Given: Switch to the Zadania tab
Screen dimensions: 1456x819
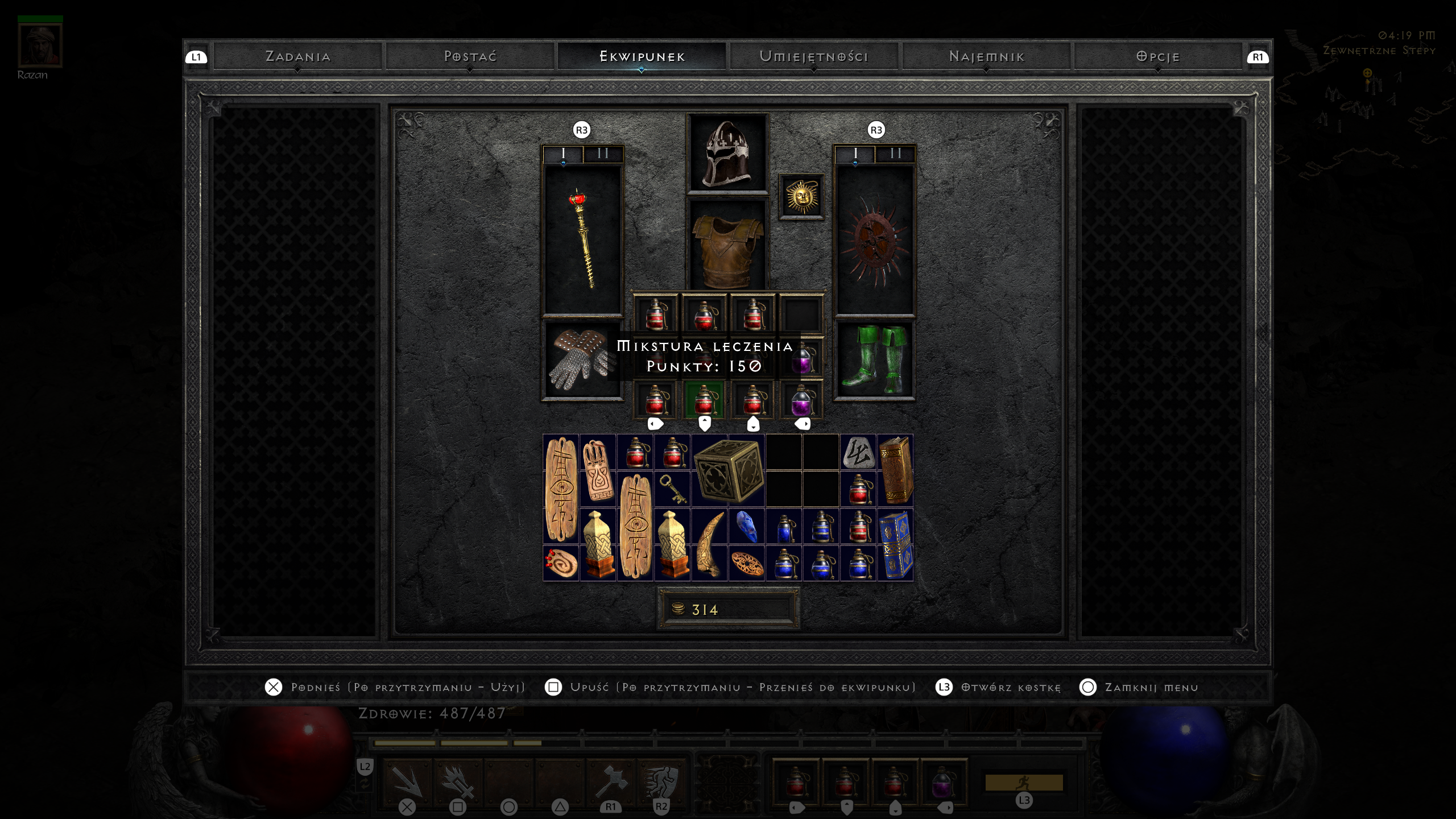Looking at the screenshot, I should [x=297, y=57].
